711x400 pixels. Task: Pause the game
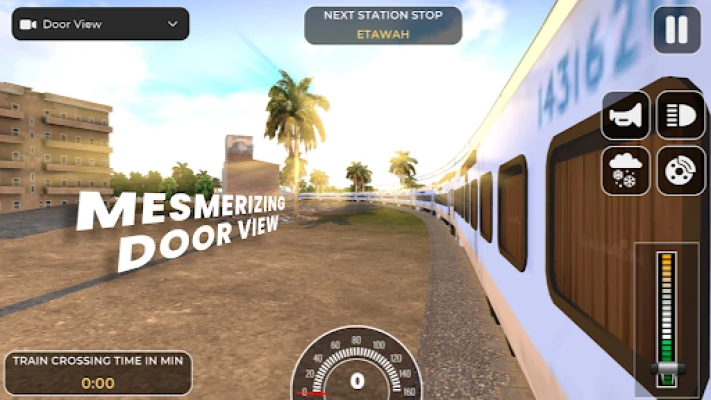click(677, 30)
